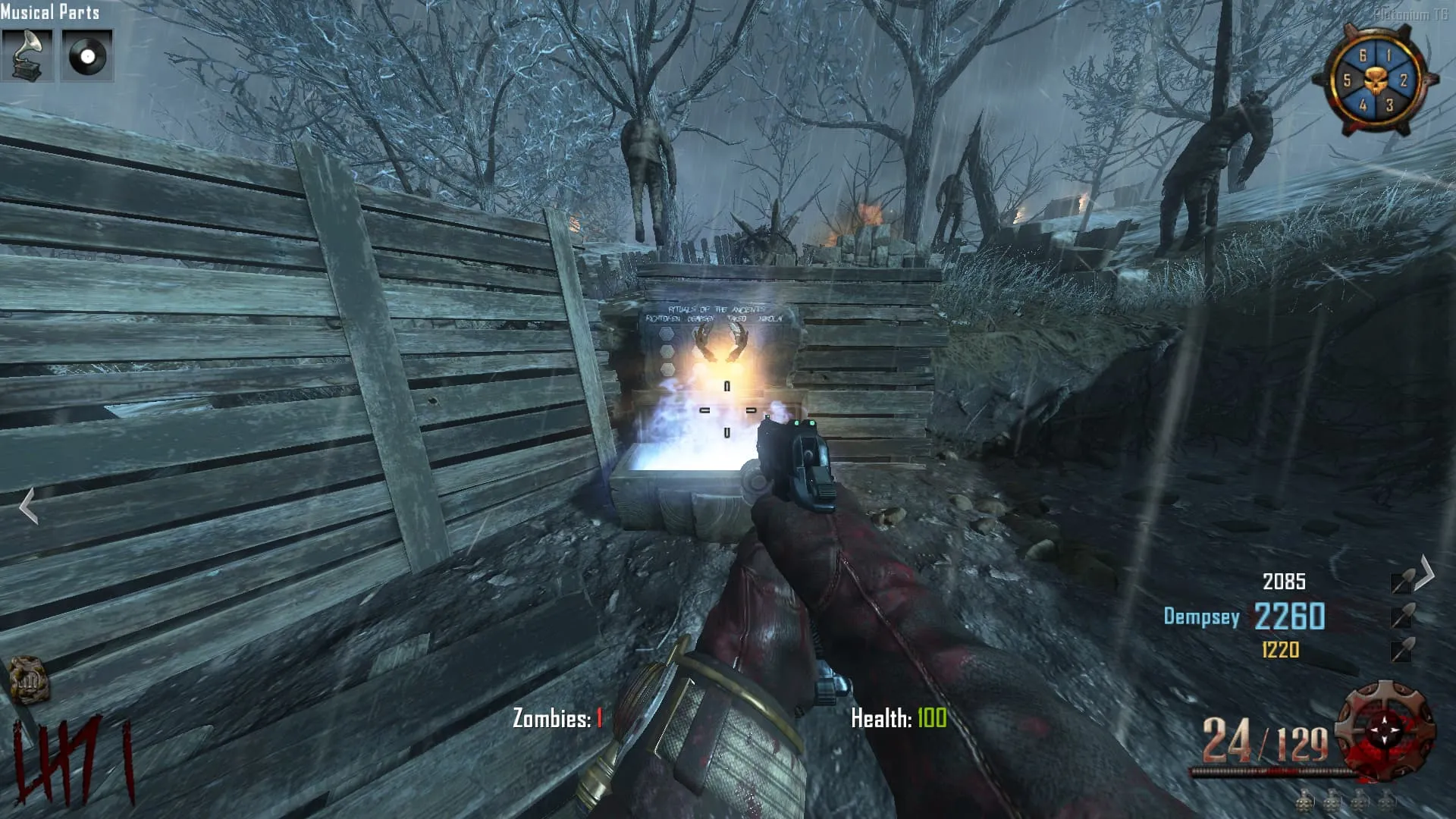The image size is (1456, 819).
Task: Click the gear-shaped equipment wheel
Action: [x=1385, y=730]
